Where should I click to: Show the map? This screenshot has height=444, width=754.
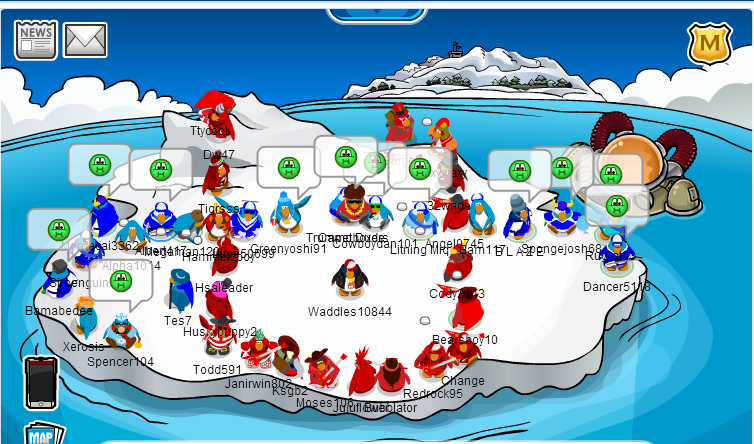click(42, 434)
